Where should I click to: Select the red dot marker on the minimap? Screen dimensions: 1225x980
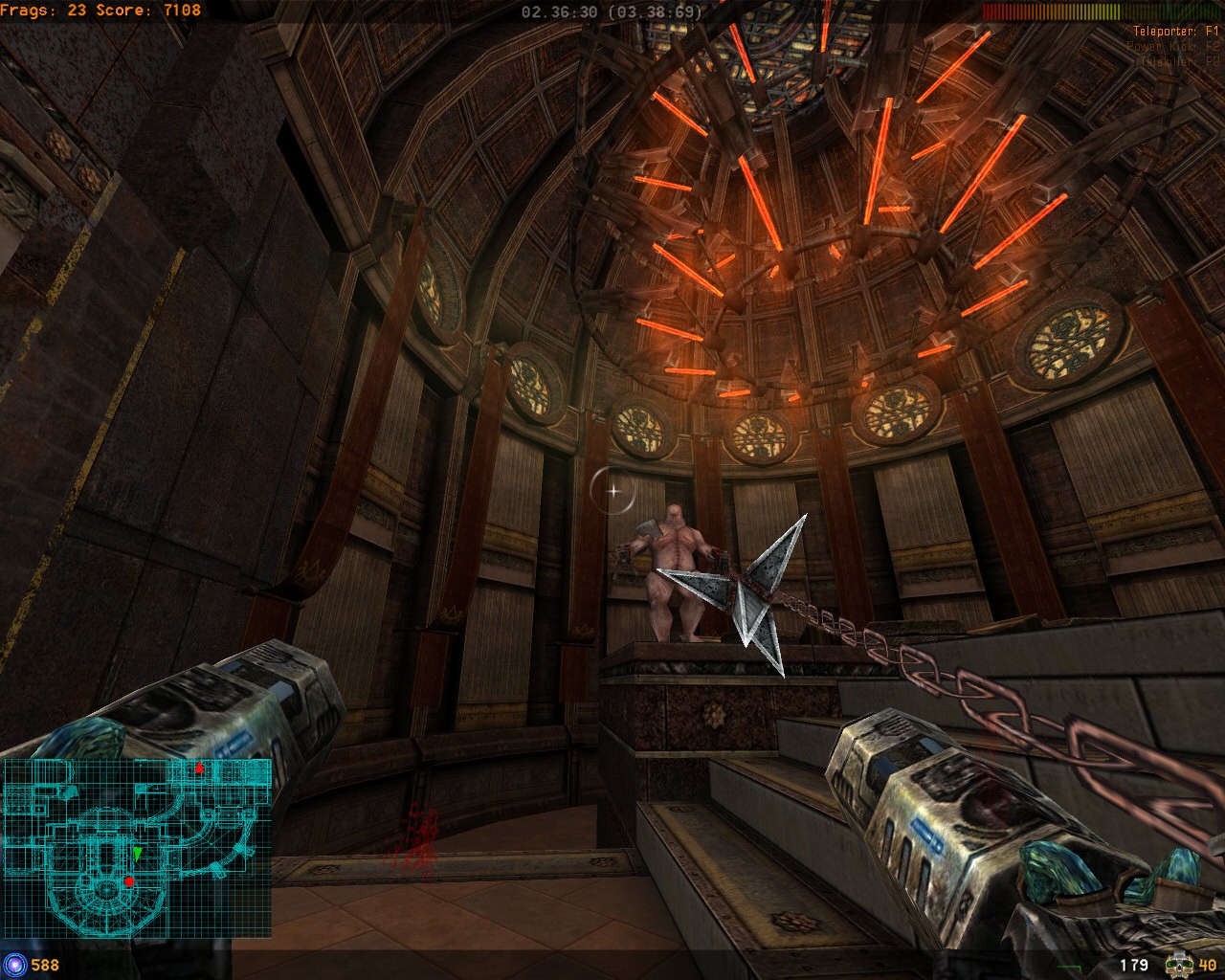[129, 880]
